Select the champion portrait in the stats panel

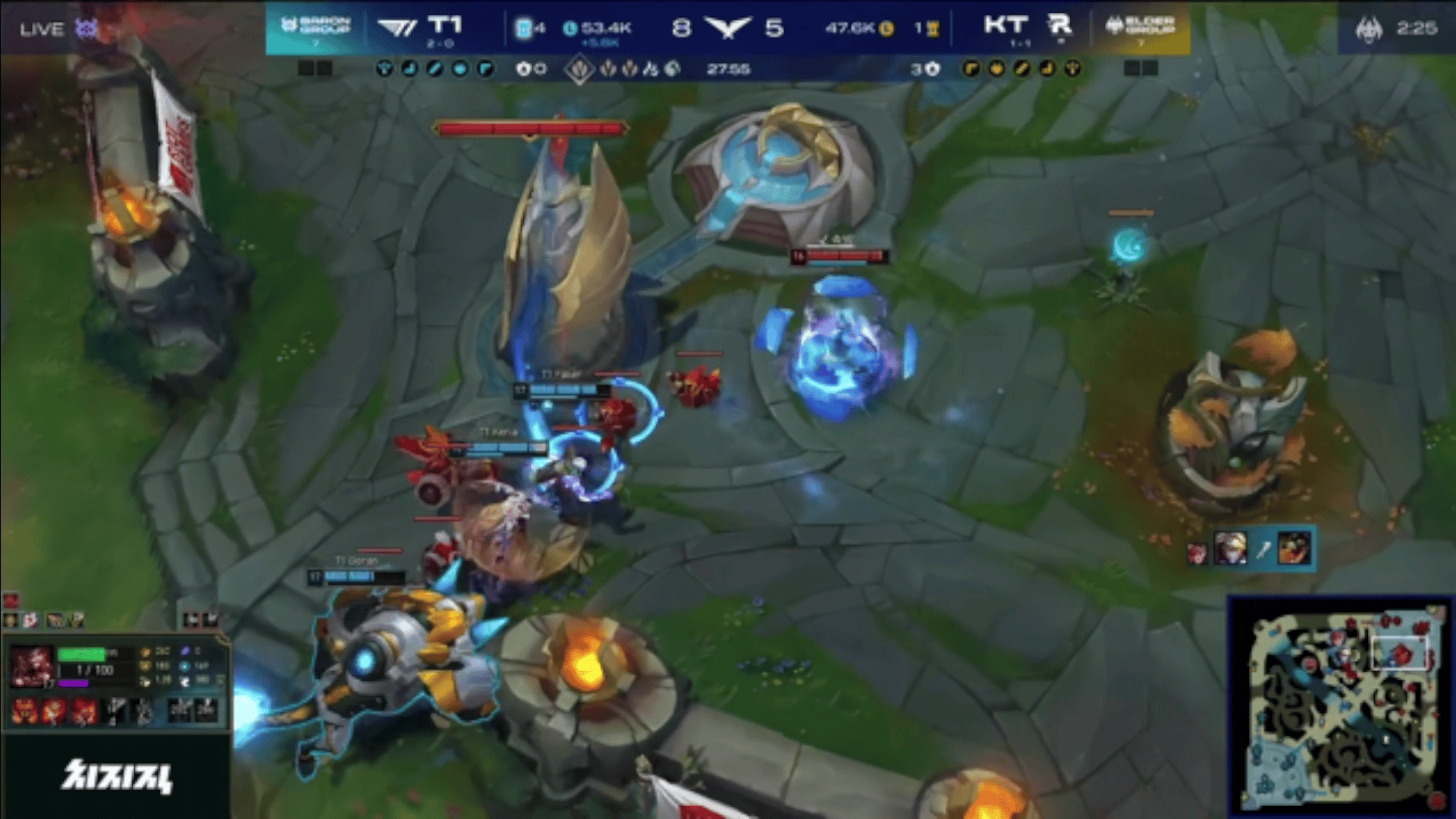31,667
